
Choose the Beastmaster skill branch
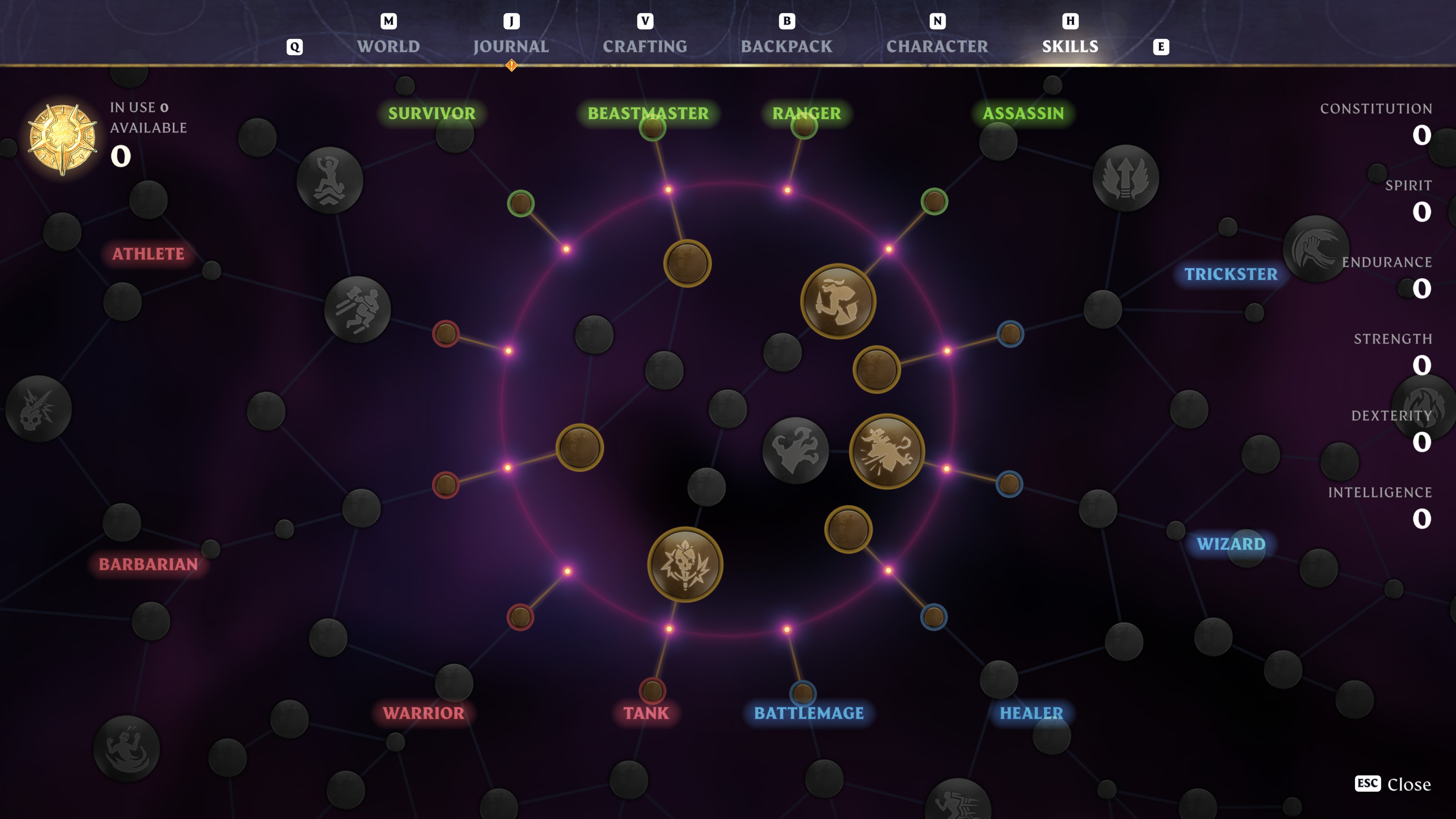coord(648,113)
